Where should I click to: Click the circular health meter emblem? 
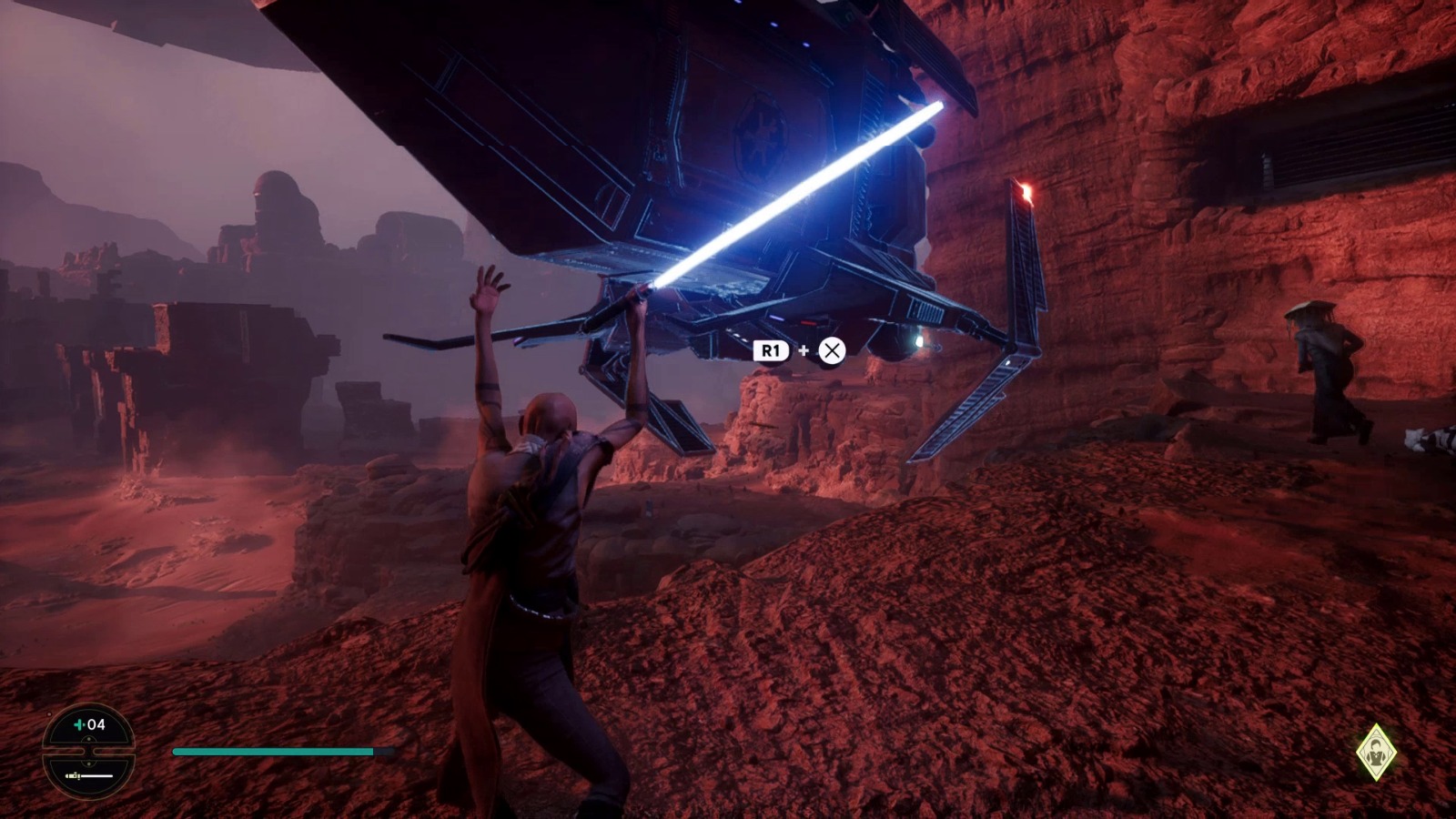point(88,751)
